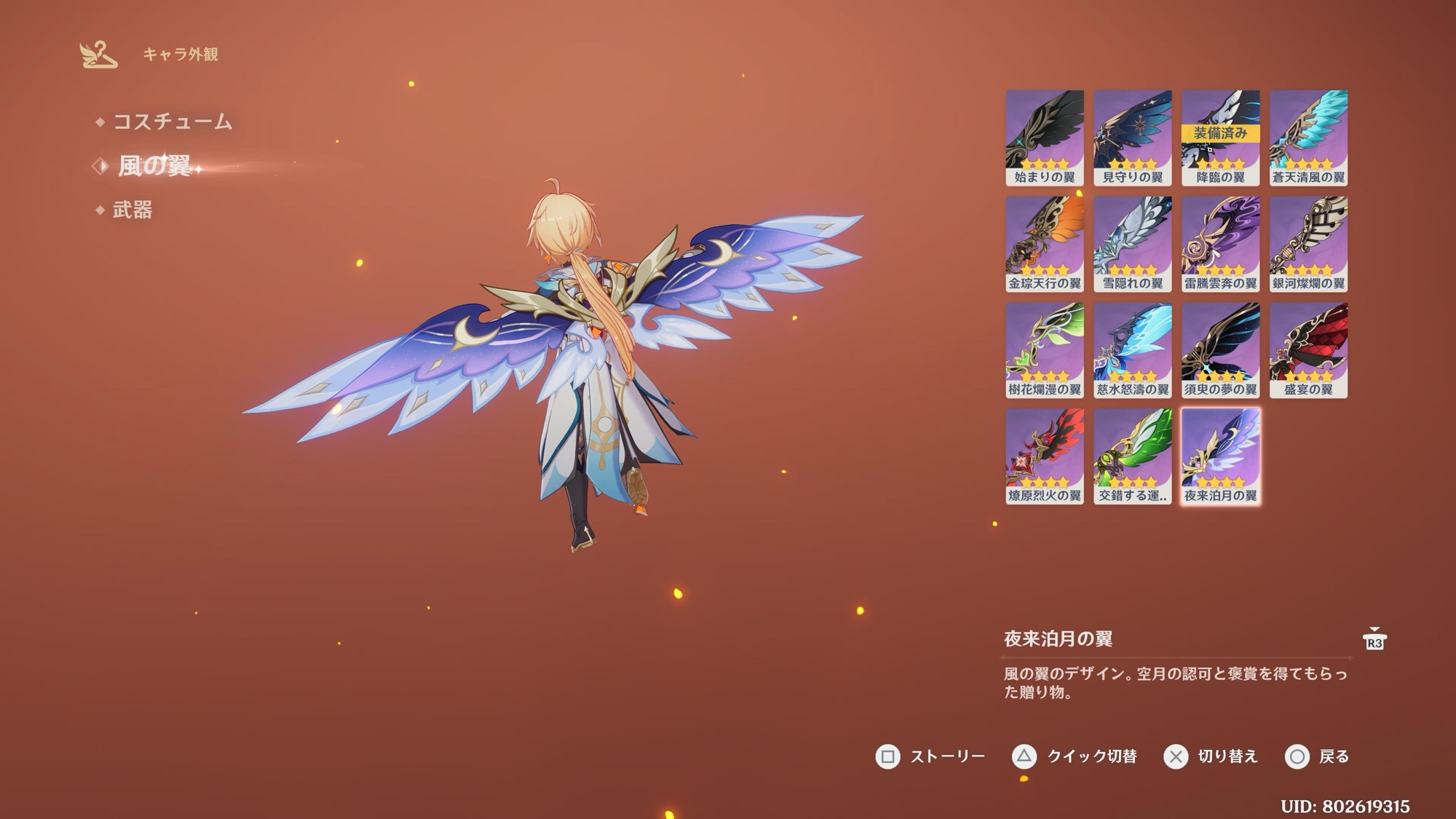
Task: Select the 風の翼 menu entry
Action: pyautogui.click(x=154, y=166)
